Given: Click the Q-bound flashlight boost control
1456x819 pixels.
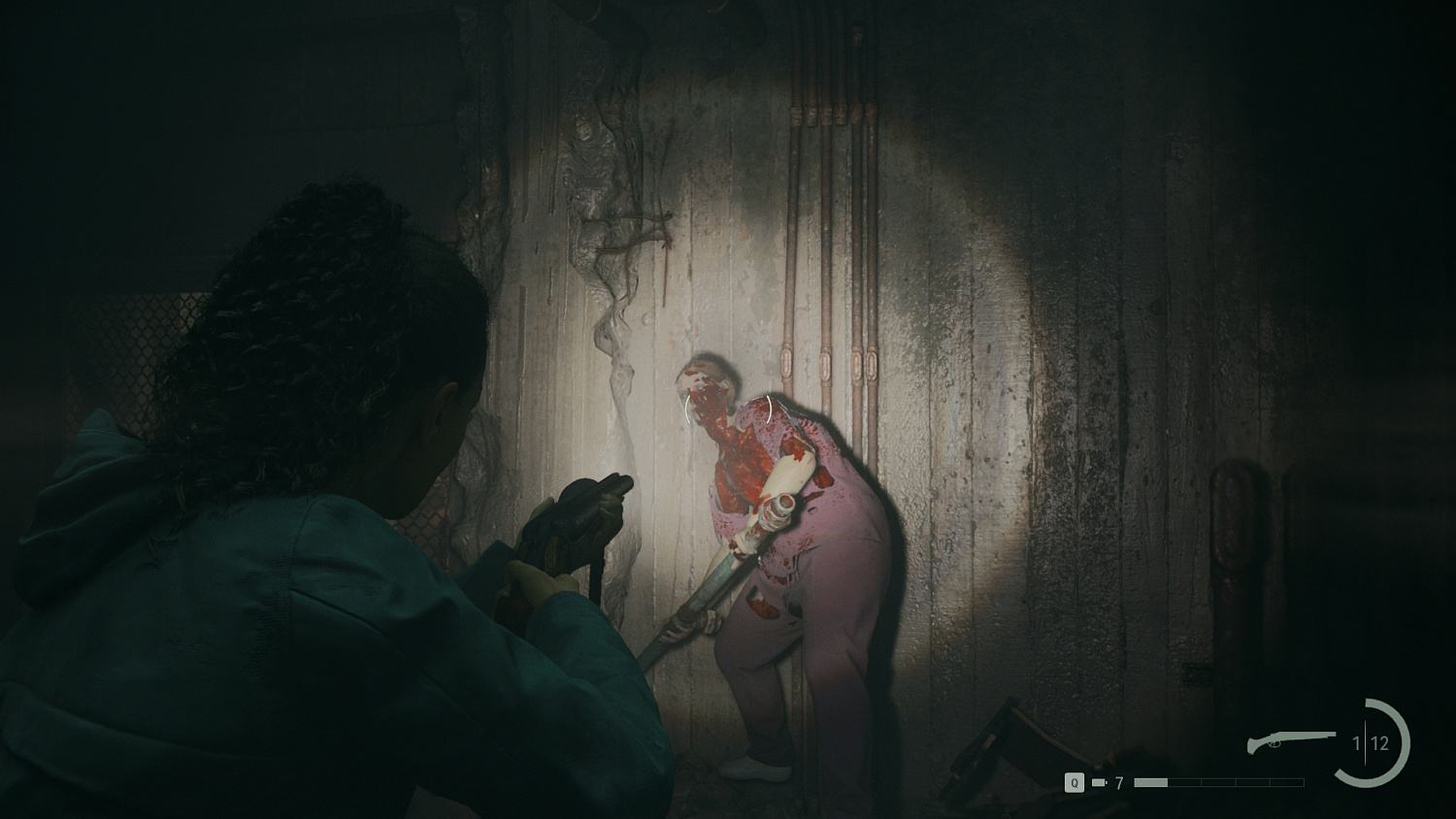Looking at the screenshot, I should (x=1074, y=781).
